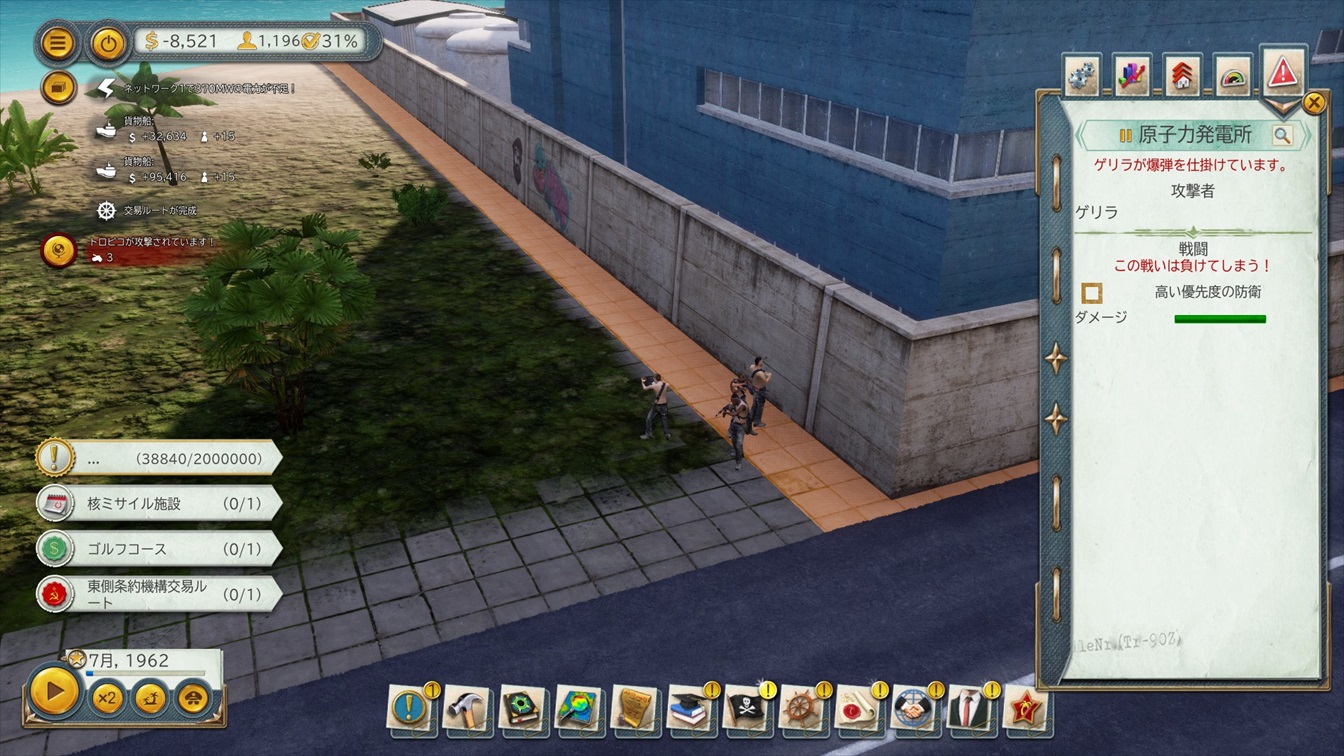Open the graduation cap research menu
The image size is (1344, 756).
pyautogui.click(x=689, y=708)
